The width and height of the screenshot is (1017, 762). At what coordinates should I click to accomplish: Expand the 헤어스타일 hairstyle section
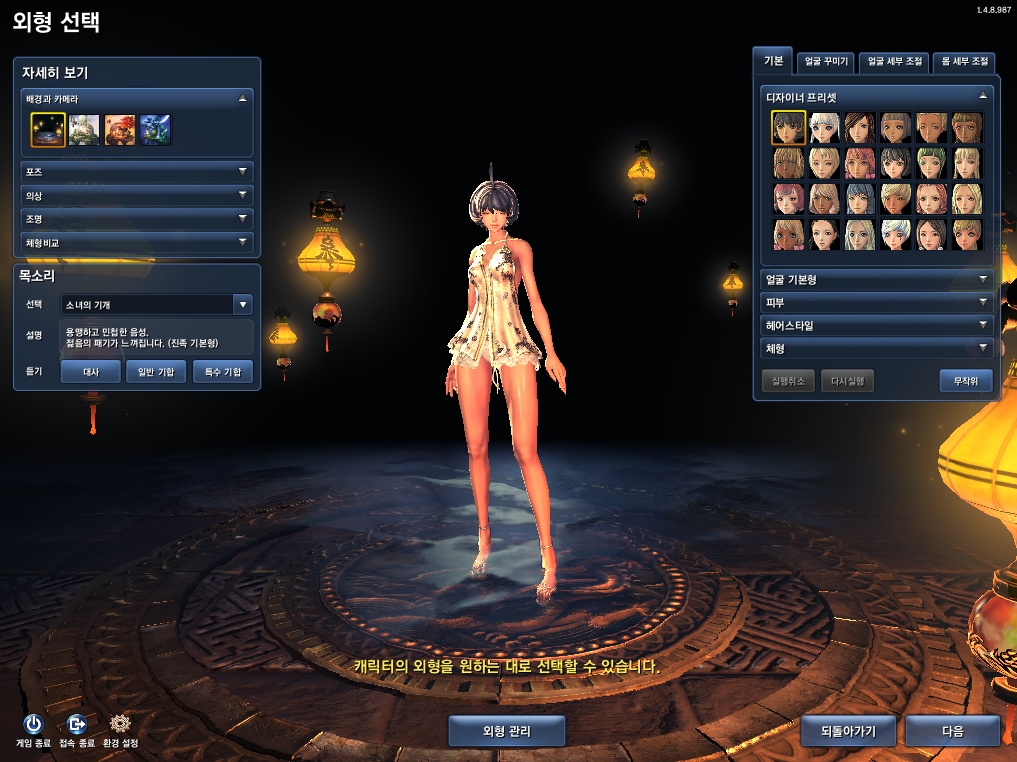[x=876, y=326]
